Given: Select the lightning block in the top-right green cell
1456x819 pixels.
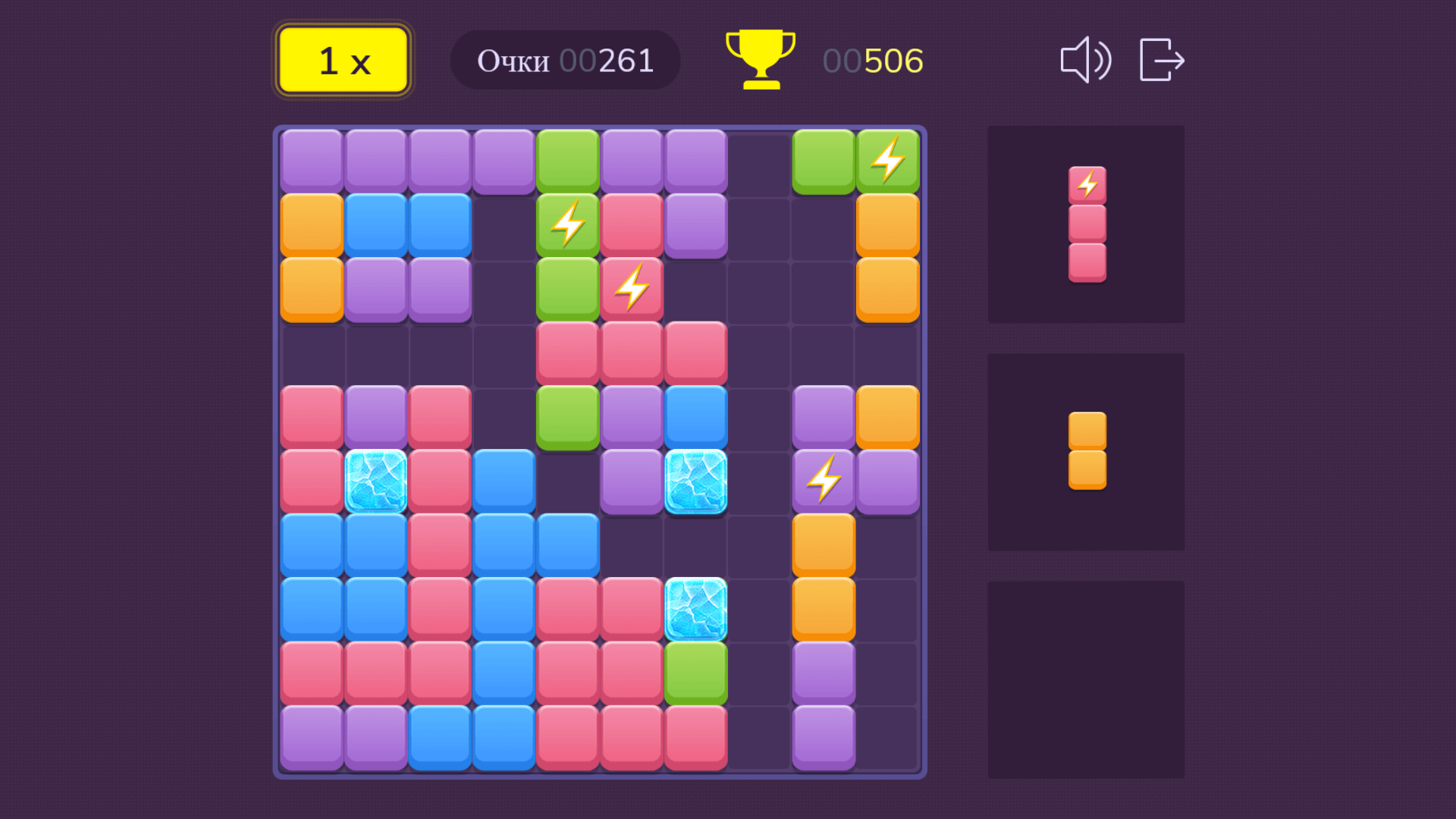Looking at the screenshot, I should coord(887,160).
